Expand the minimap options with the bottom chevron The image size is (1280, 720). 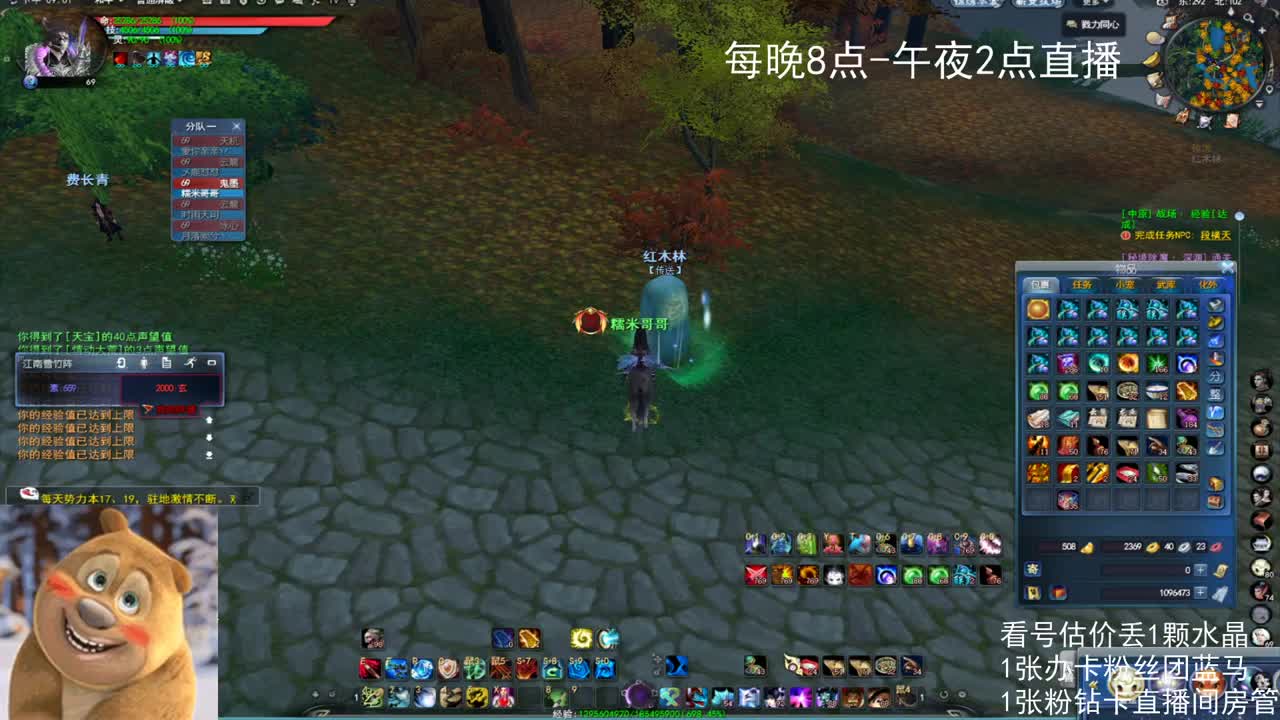click(x=1259, y=103)
